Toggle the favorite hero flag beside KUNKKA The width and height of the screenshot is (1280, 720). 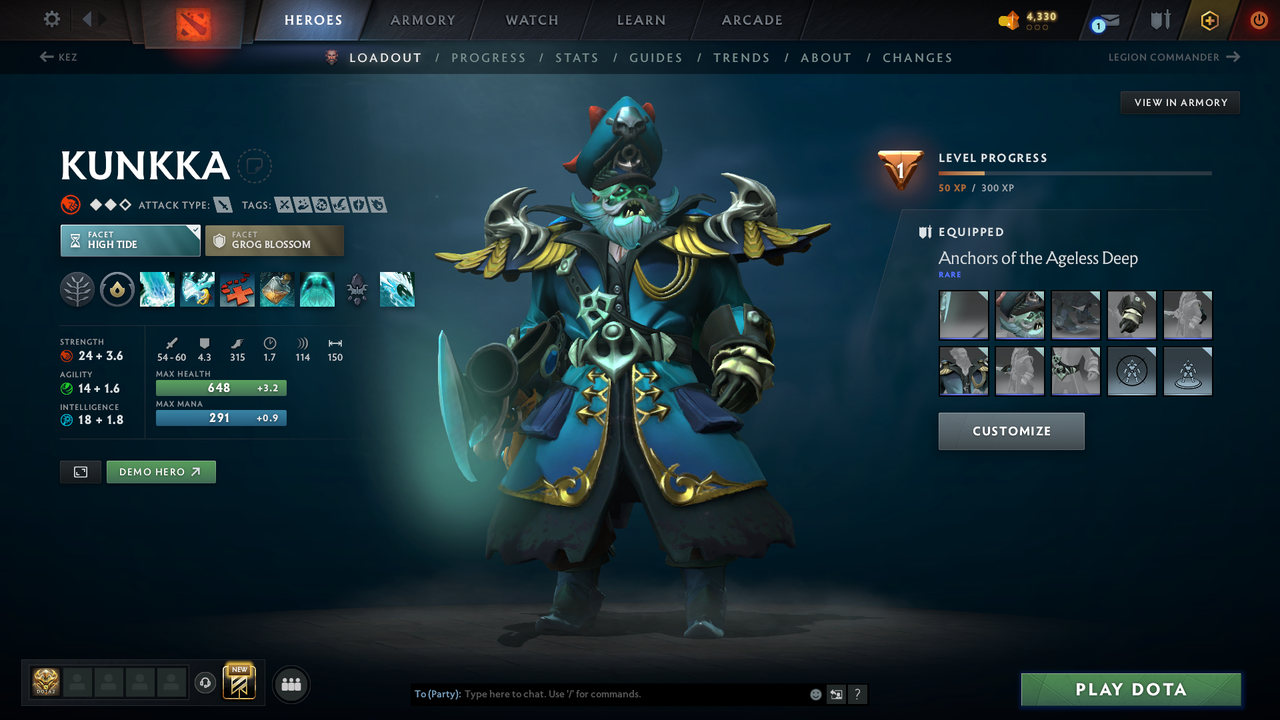pyautogui.click(x=255, y=166)
